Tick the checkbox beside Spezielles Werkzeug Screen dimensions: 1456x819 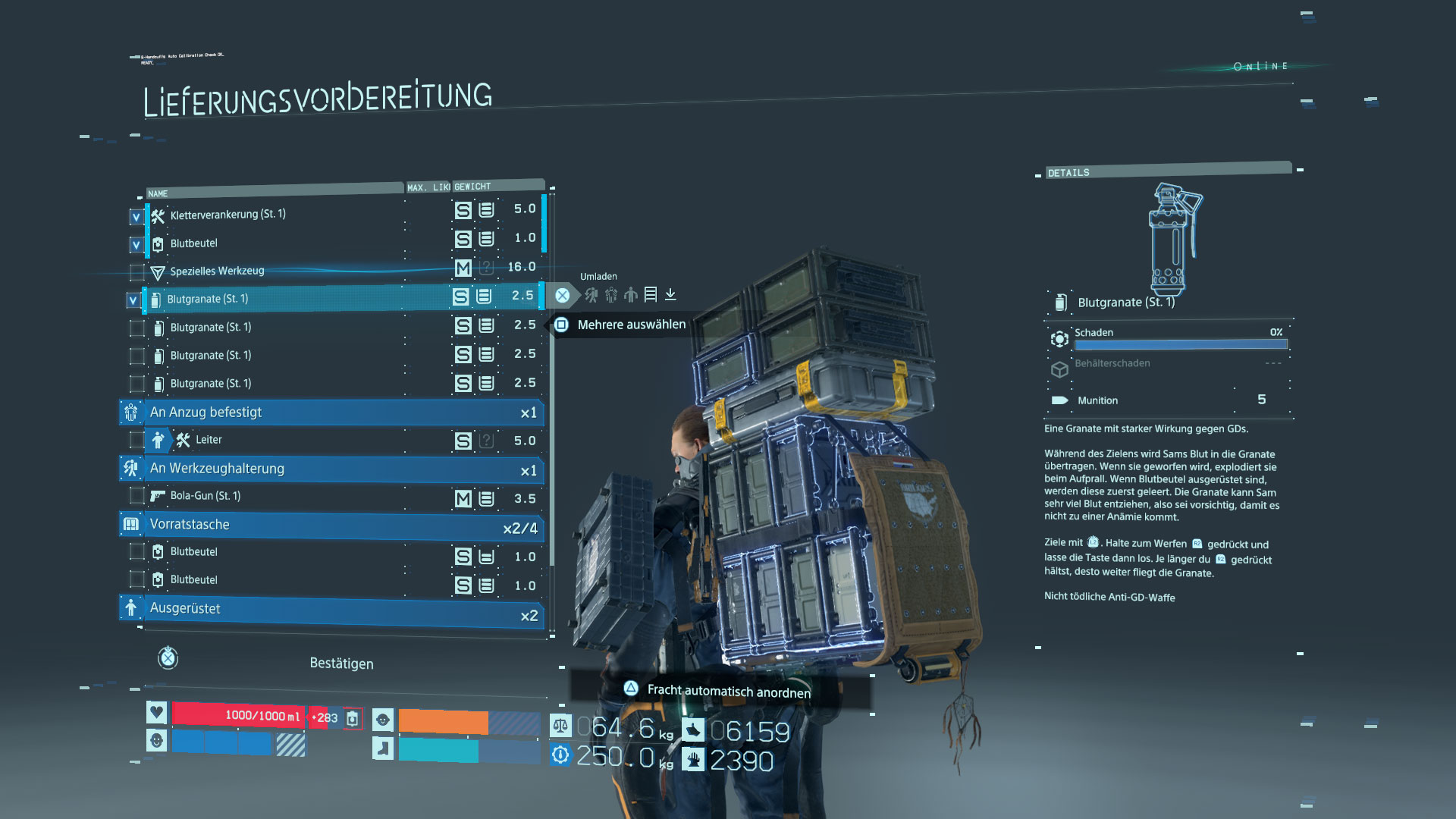pyautogui.click(x=136, y=272)
